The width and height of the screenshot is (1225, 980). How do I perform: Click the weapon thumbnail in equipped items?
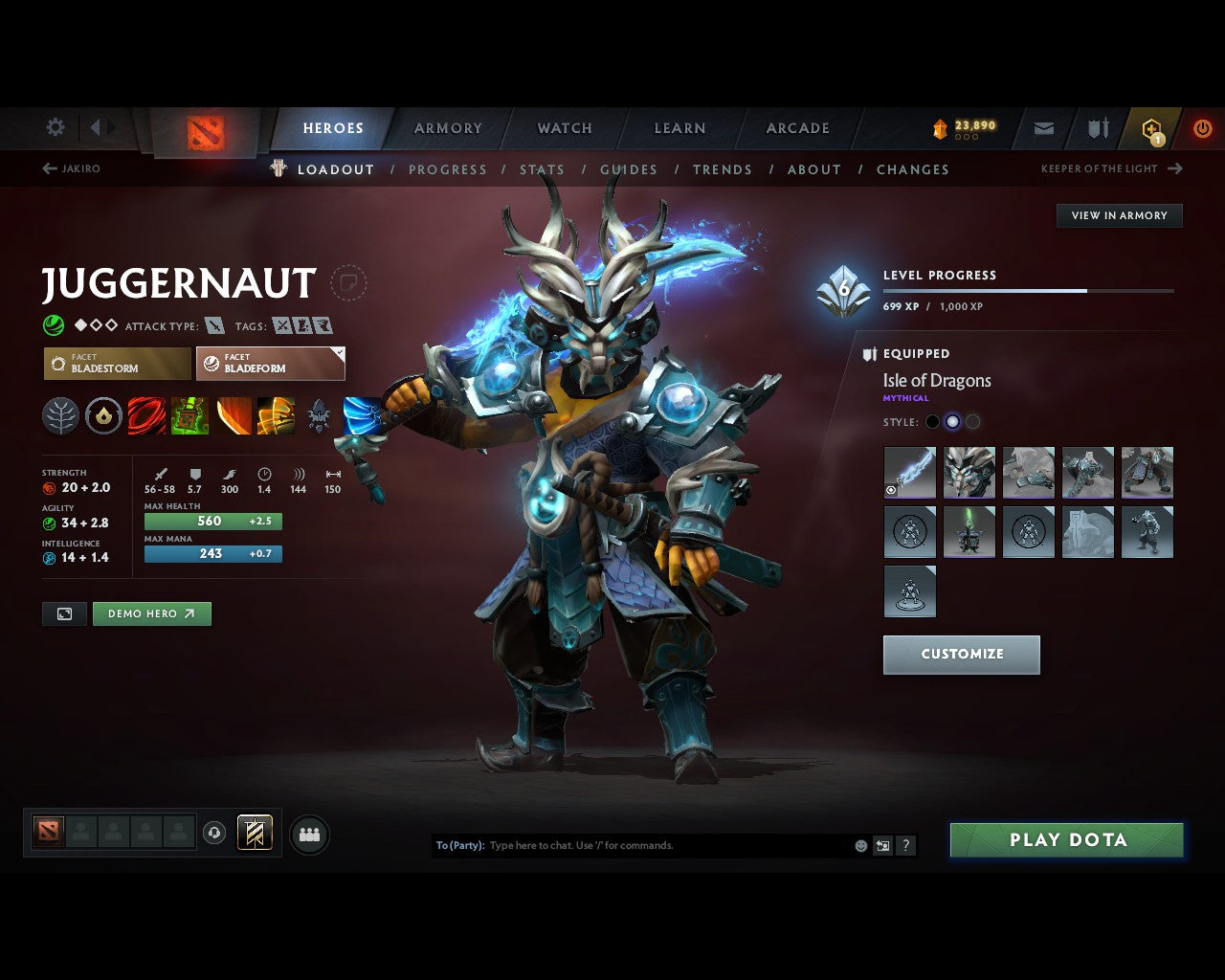tap(909, 471)
